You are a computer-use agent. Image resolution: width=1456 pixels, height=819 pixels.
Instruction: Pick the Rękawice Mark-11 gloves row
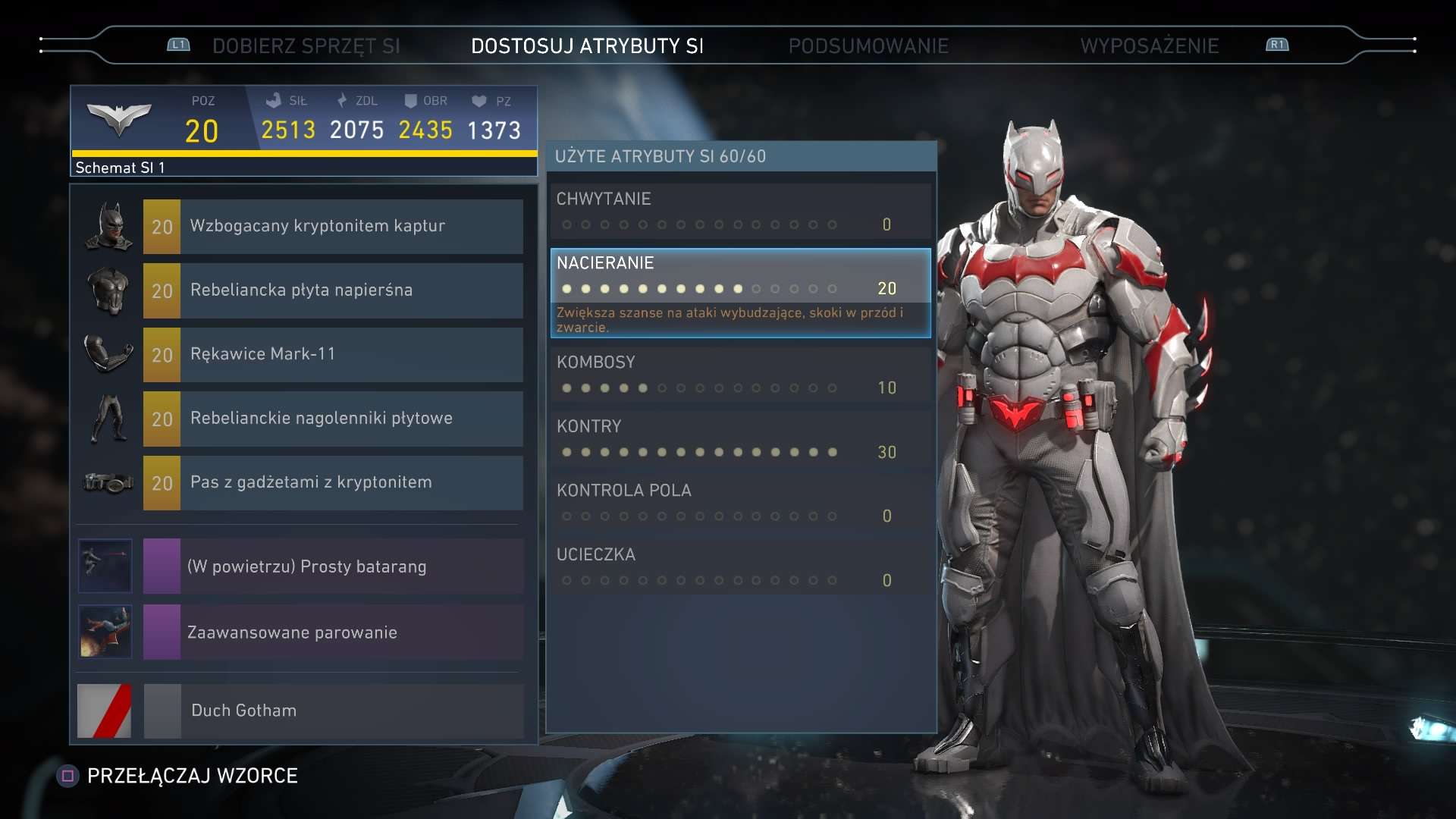point(332,355)
